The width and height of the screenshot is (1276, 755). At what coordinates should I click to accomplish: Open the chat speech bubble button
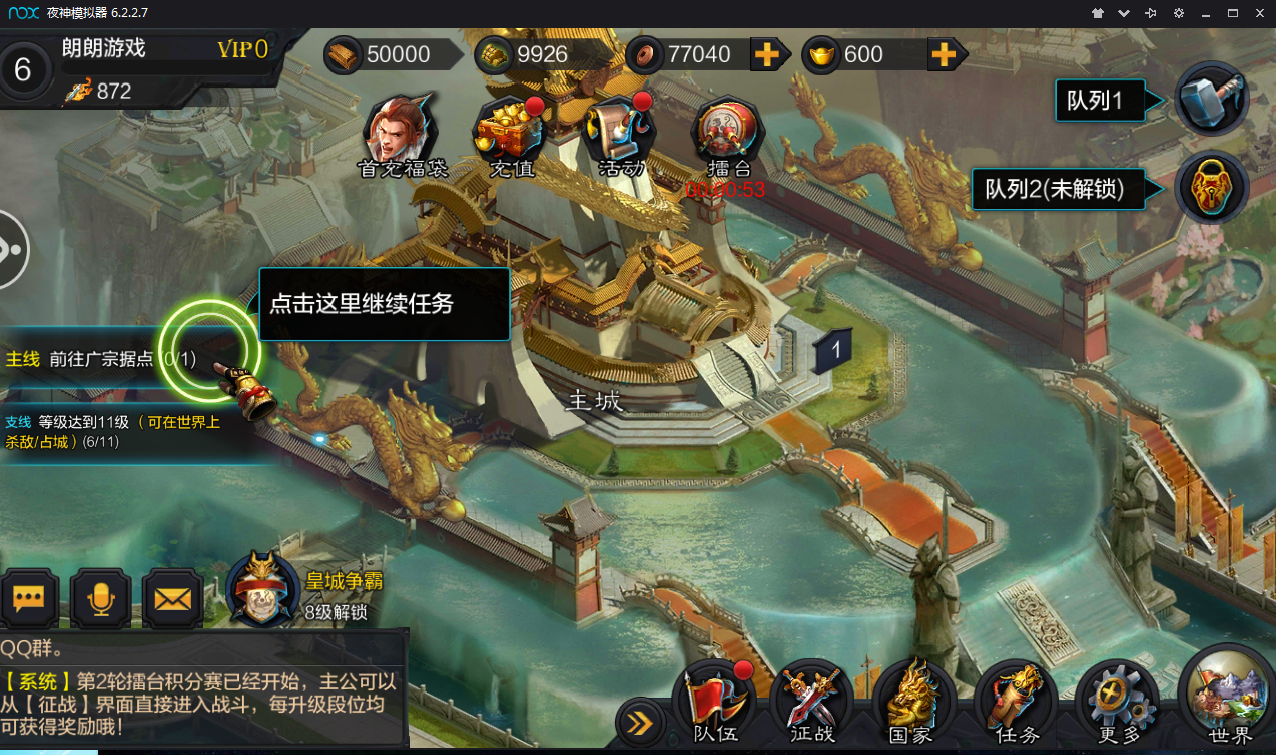point(28,599)
